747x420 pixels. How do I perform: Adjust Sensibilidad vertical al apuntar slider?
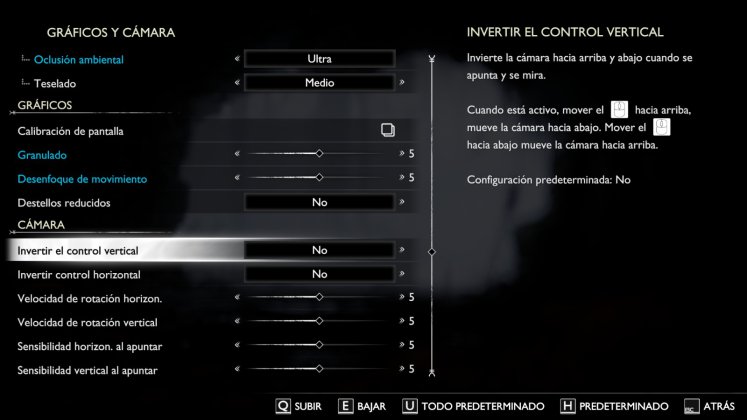[x=319, y=369]
